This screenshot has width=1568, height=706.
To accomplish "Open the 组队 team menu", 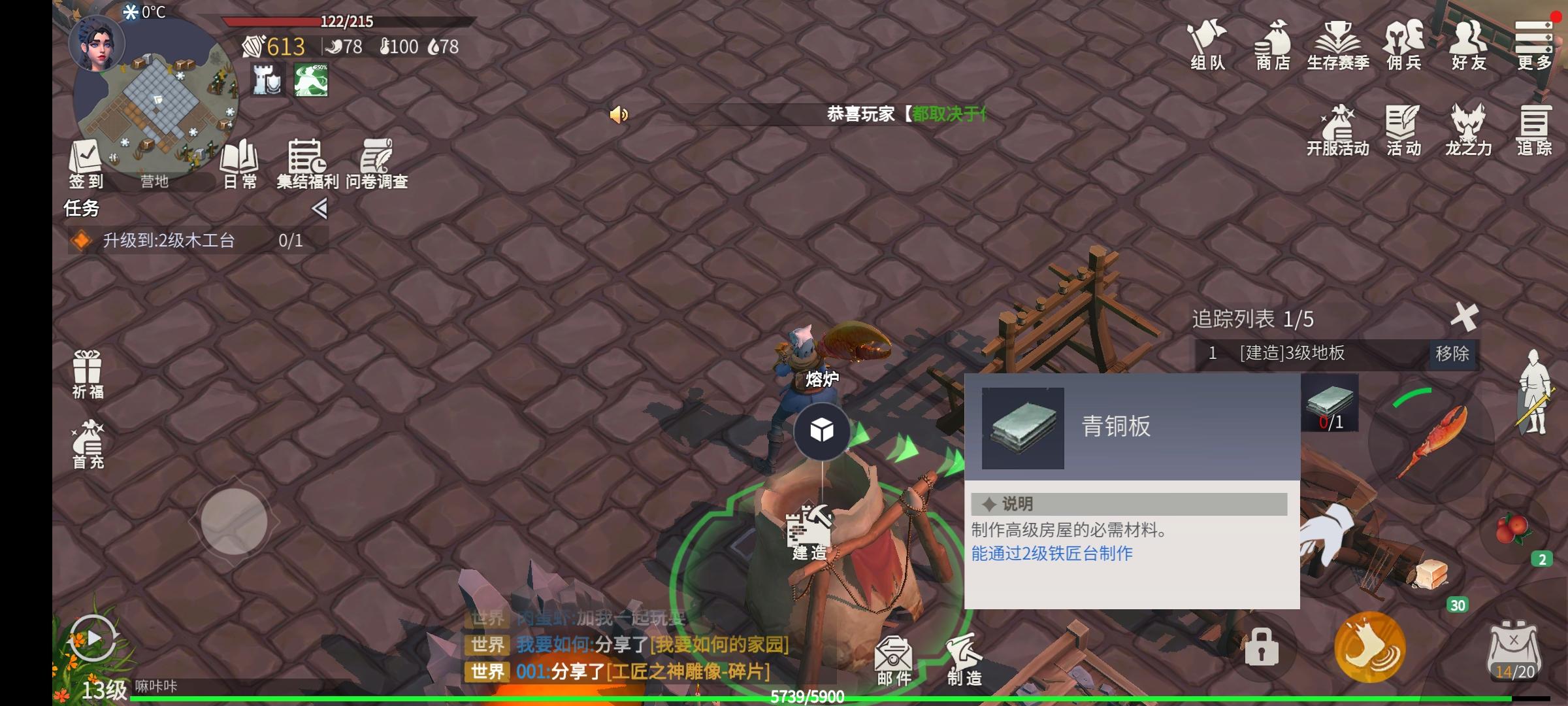I will point(1207,46).
